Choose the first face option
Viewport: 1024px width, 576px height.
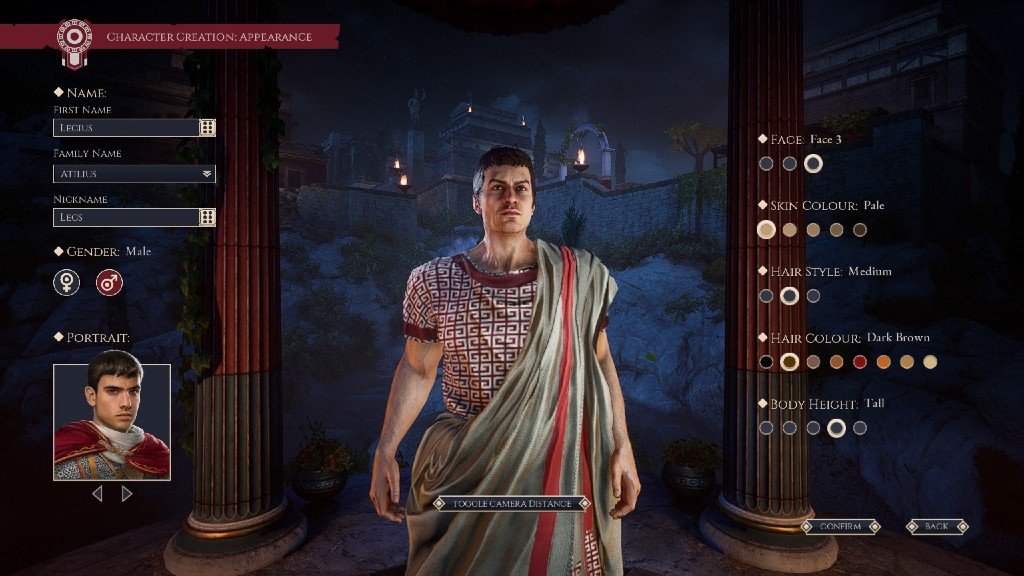(766, 163)
